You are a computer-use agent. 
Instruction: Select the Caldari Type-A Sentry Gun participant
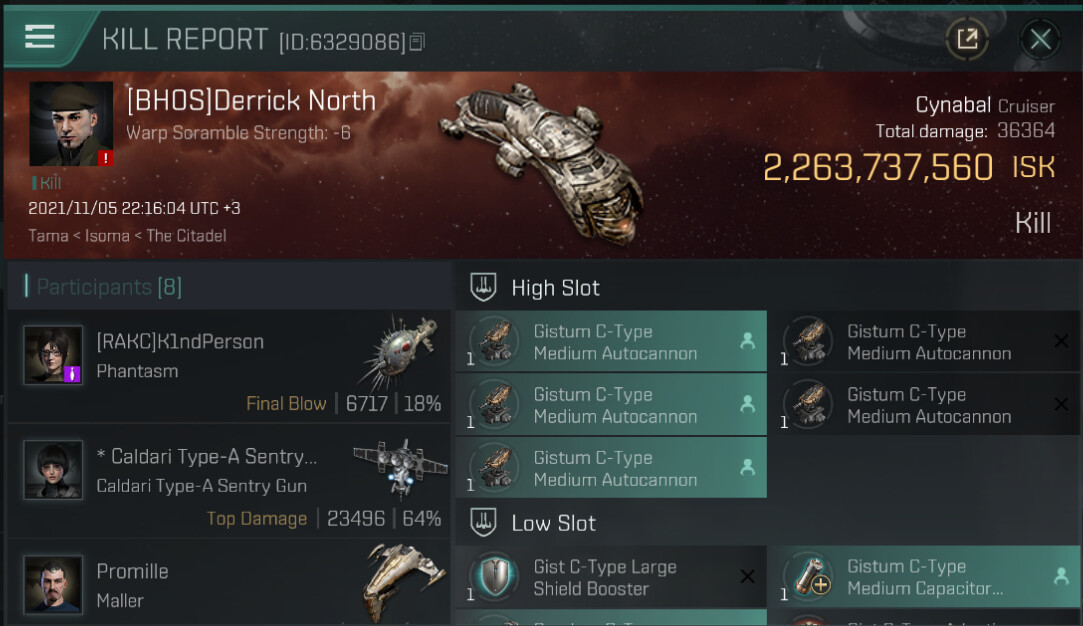pos(229,480)
